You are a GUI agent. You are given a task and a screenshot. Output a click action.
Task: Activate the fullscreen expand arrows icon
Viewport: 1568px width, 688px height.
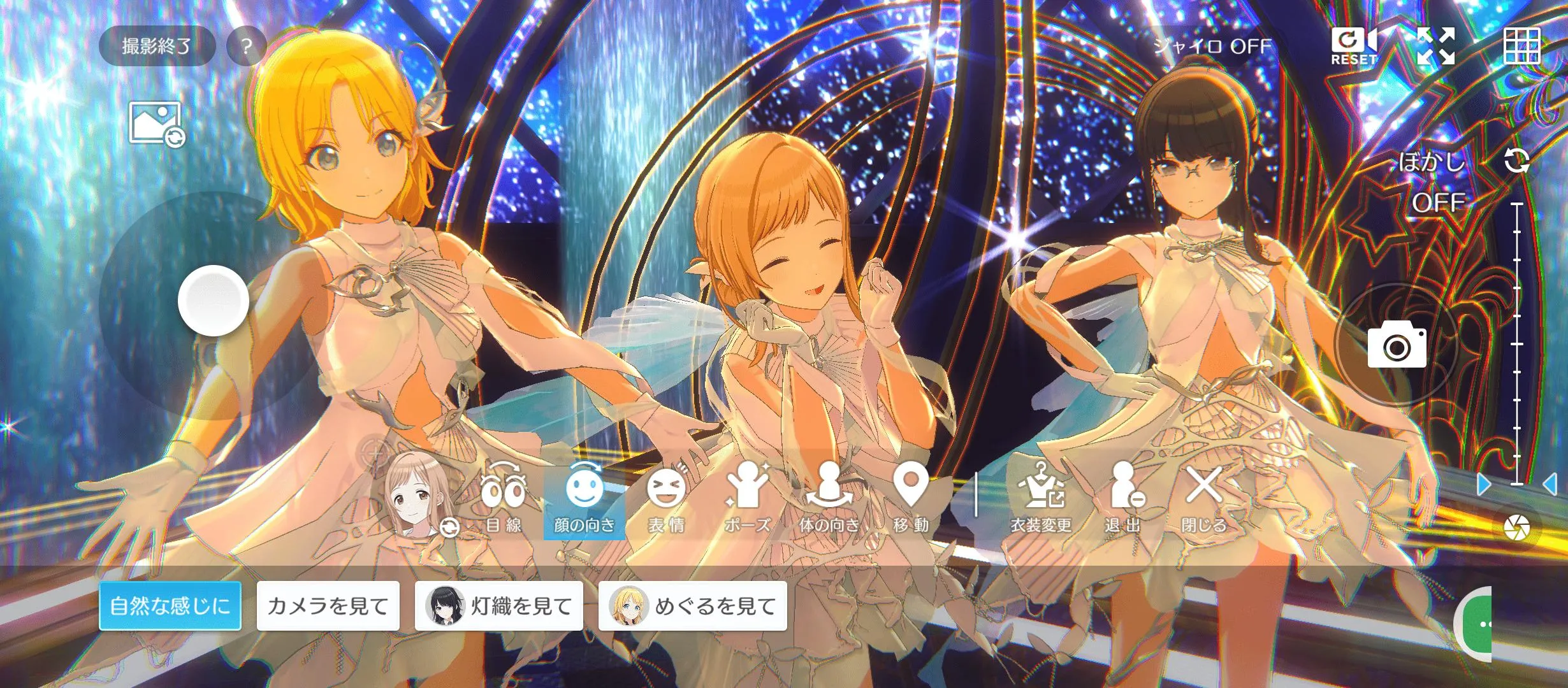1435,47
